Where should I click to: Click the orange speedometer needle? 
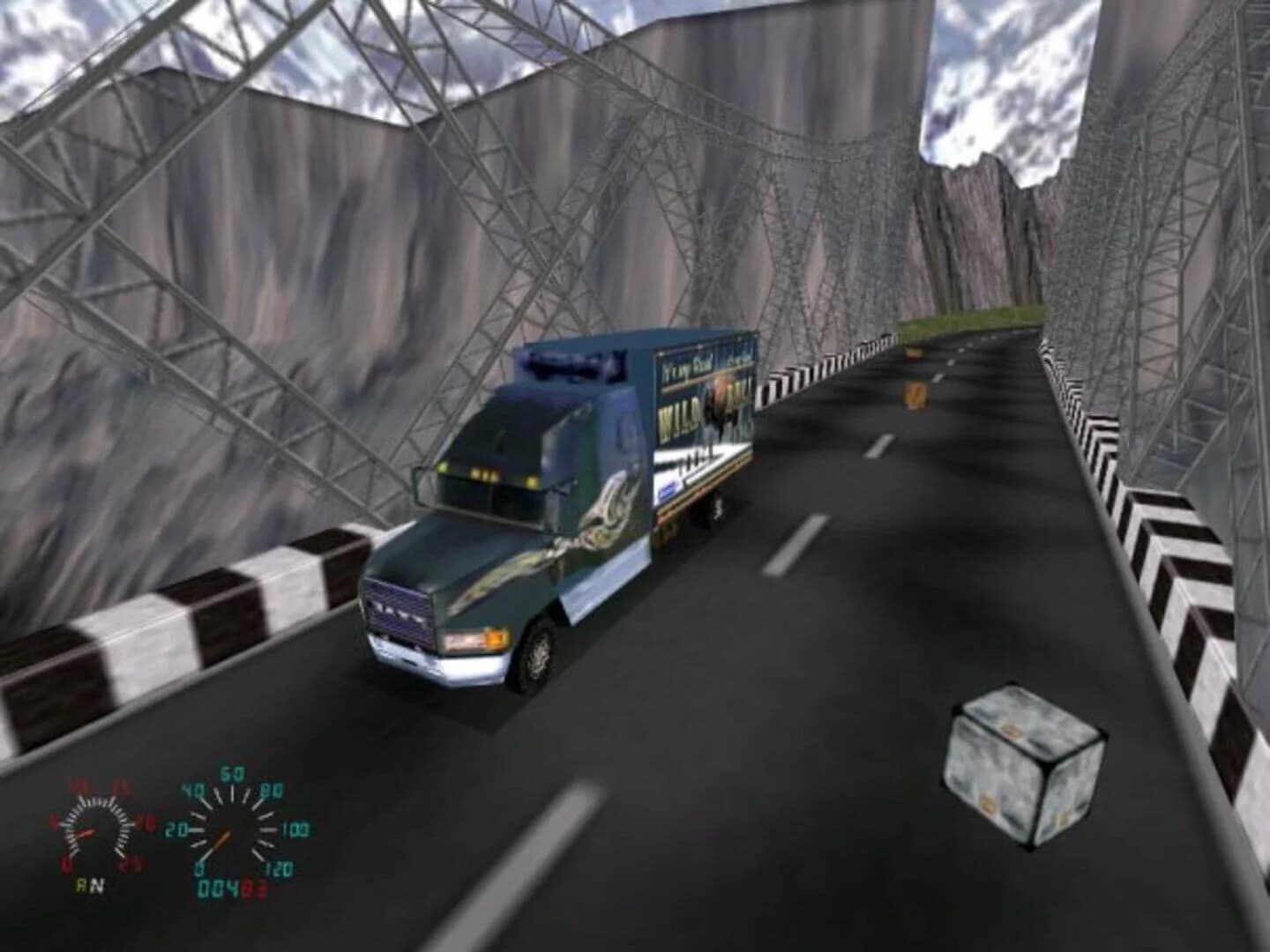pos(220,837)
